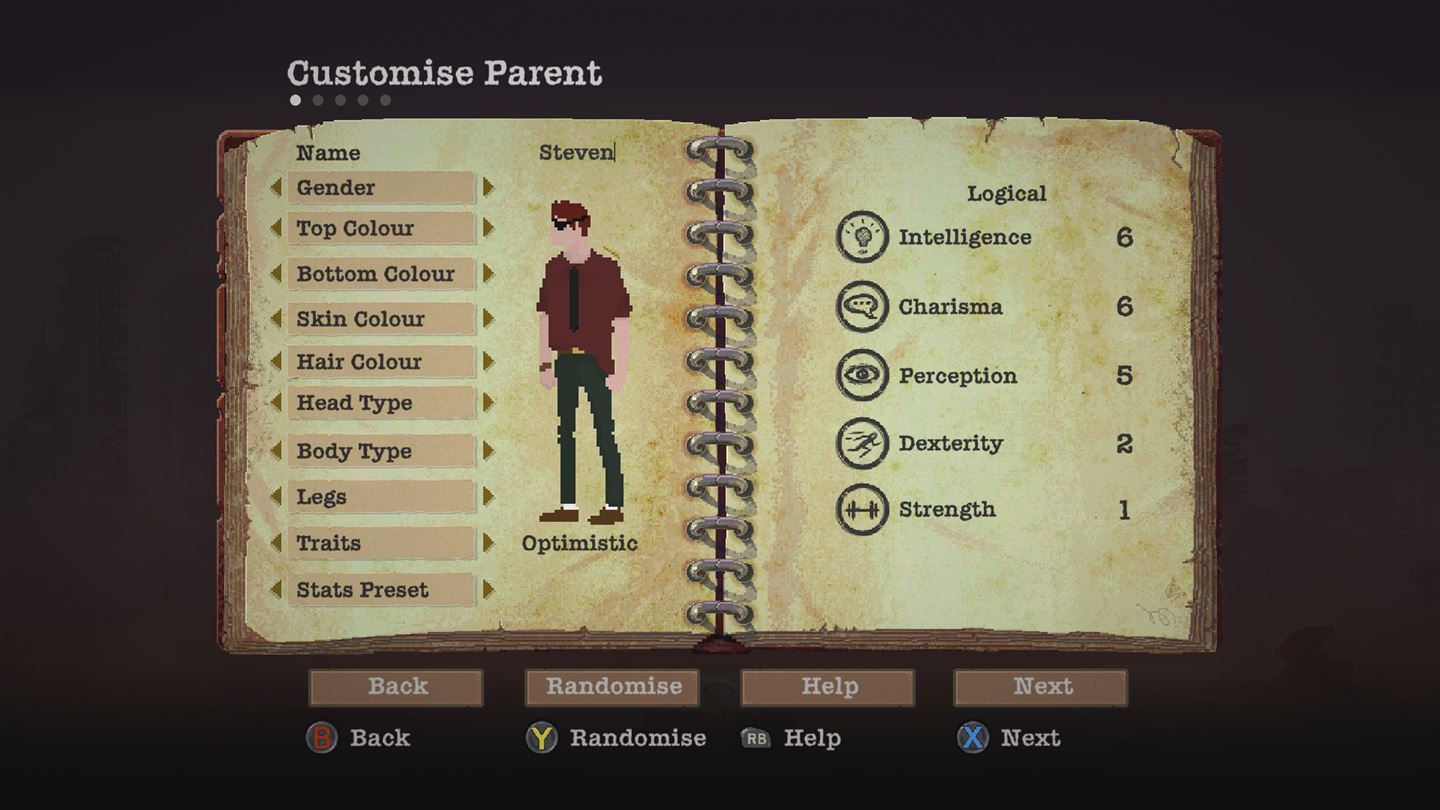Select the Charisma speech bubble icon
Screen dimensions: 1440x810
tap(860, 306)
